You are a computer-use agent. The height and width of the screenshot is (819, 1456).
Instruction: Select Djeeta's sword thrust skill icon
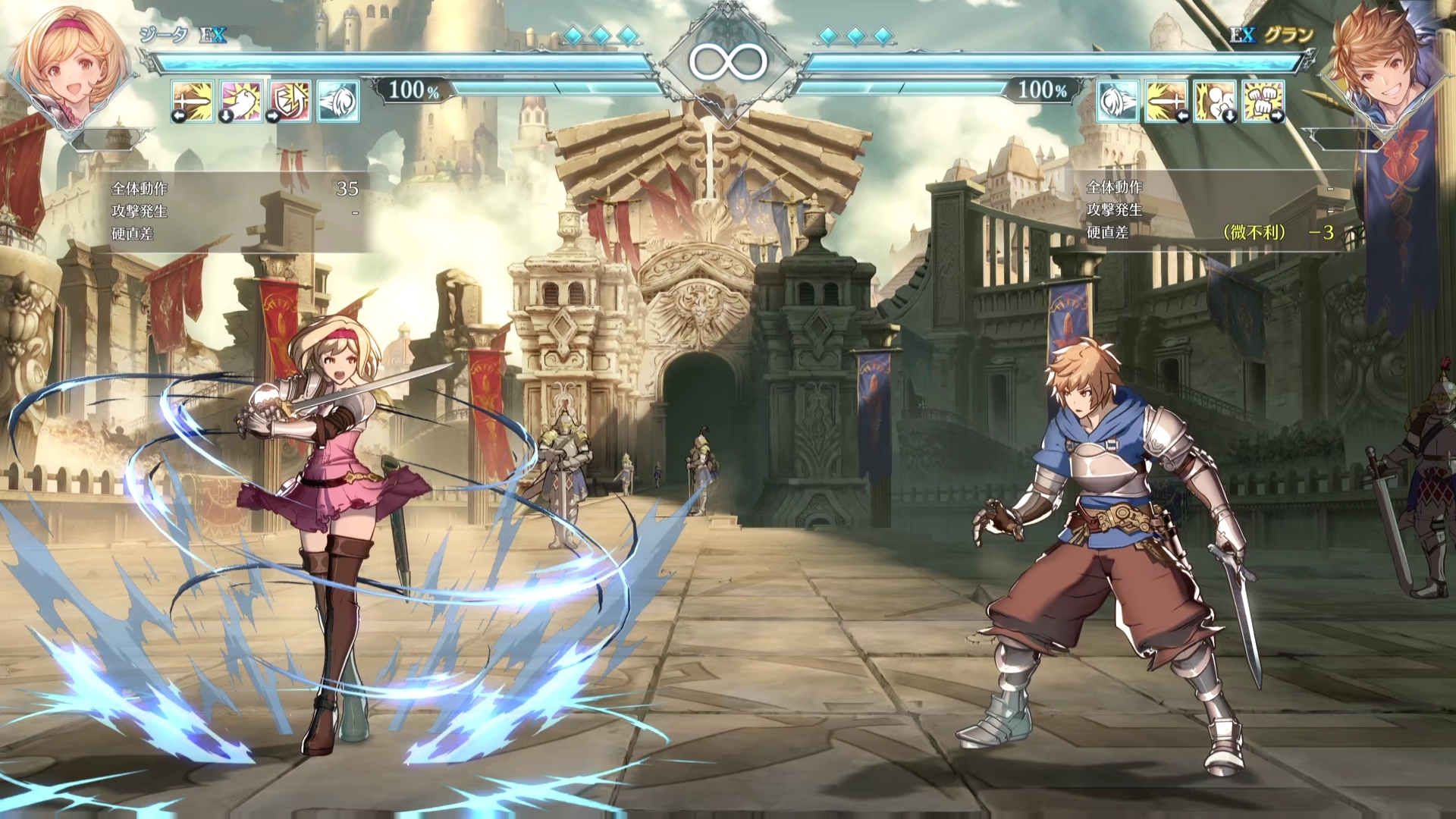tap(193, 101)
